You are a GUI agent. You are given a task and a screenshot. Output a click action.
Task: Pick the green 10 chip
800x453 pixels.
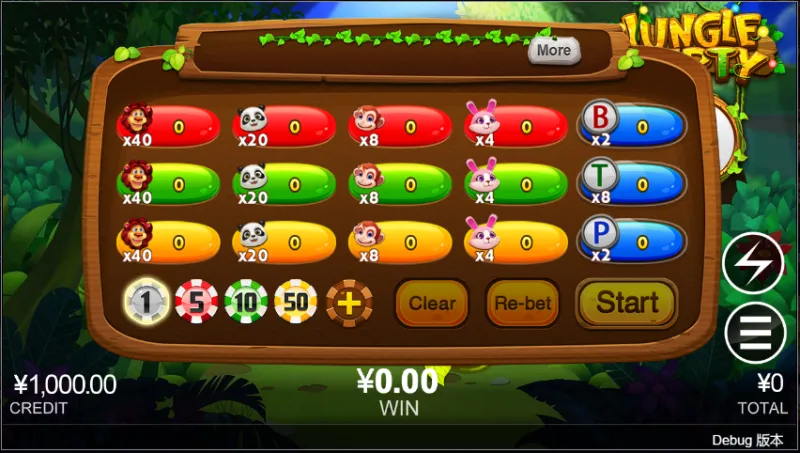[245, 302]
